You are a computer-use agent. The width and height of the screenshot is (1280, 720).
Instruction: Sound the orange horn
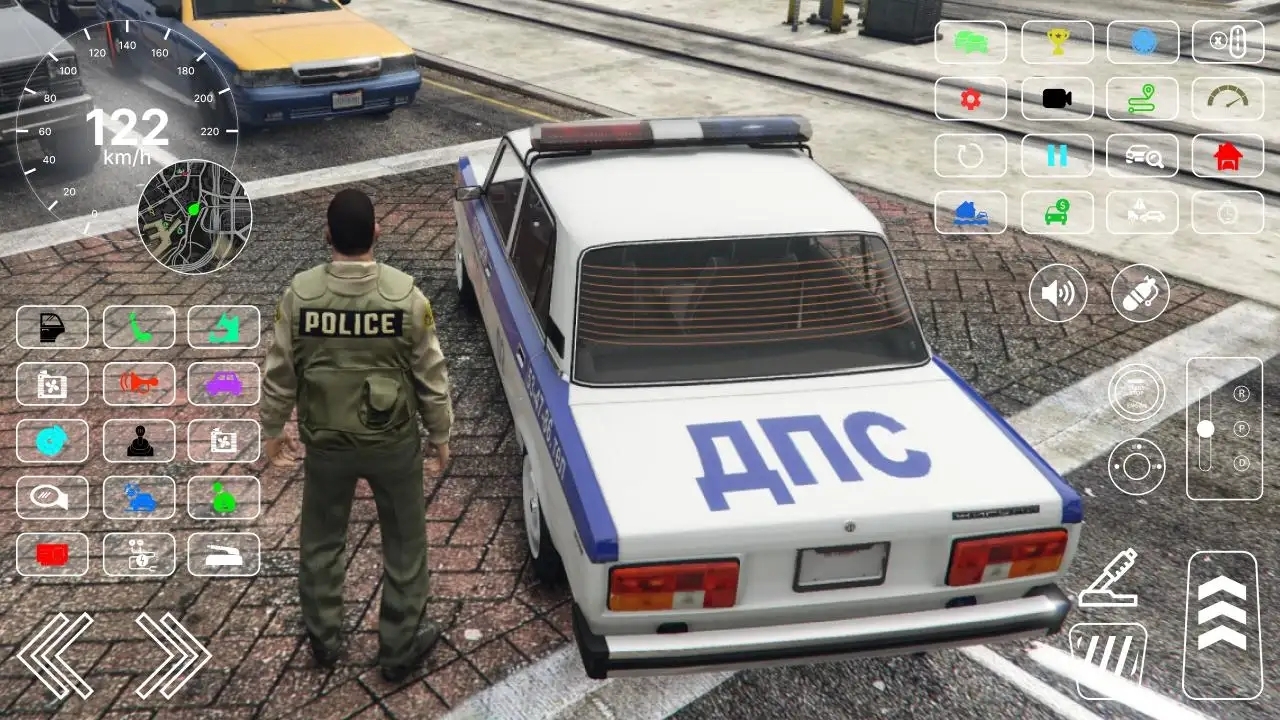pos(140,384)
